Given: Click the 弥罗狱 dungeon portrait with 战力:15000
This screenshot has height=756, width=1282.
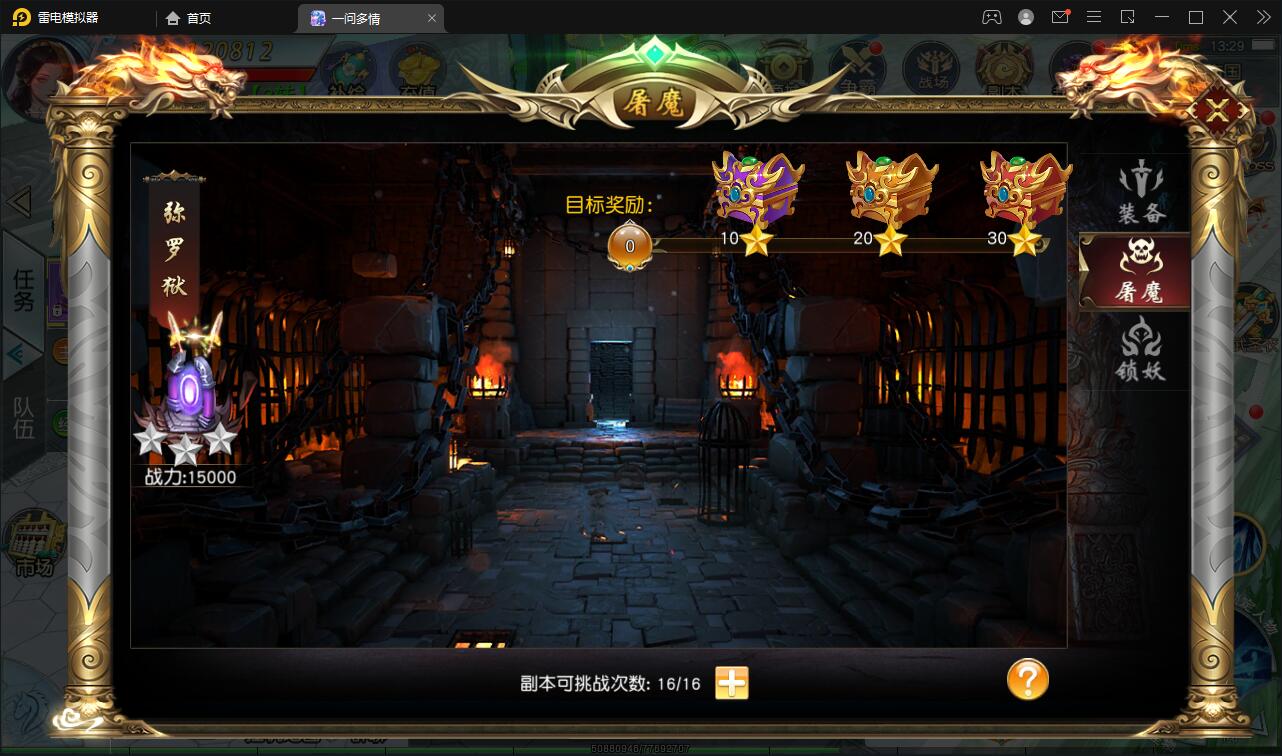Looking at the screenshot, I should point(188,390).
